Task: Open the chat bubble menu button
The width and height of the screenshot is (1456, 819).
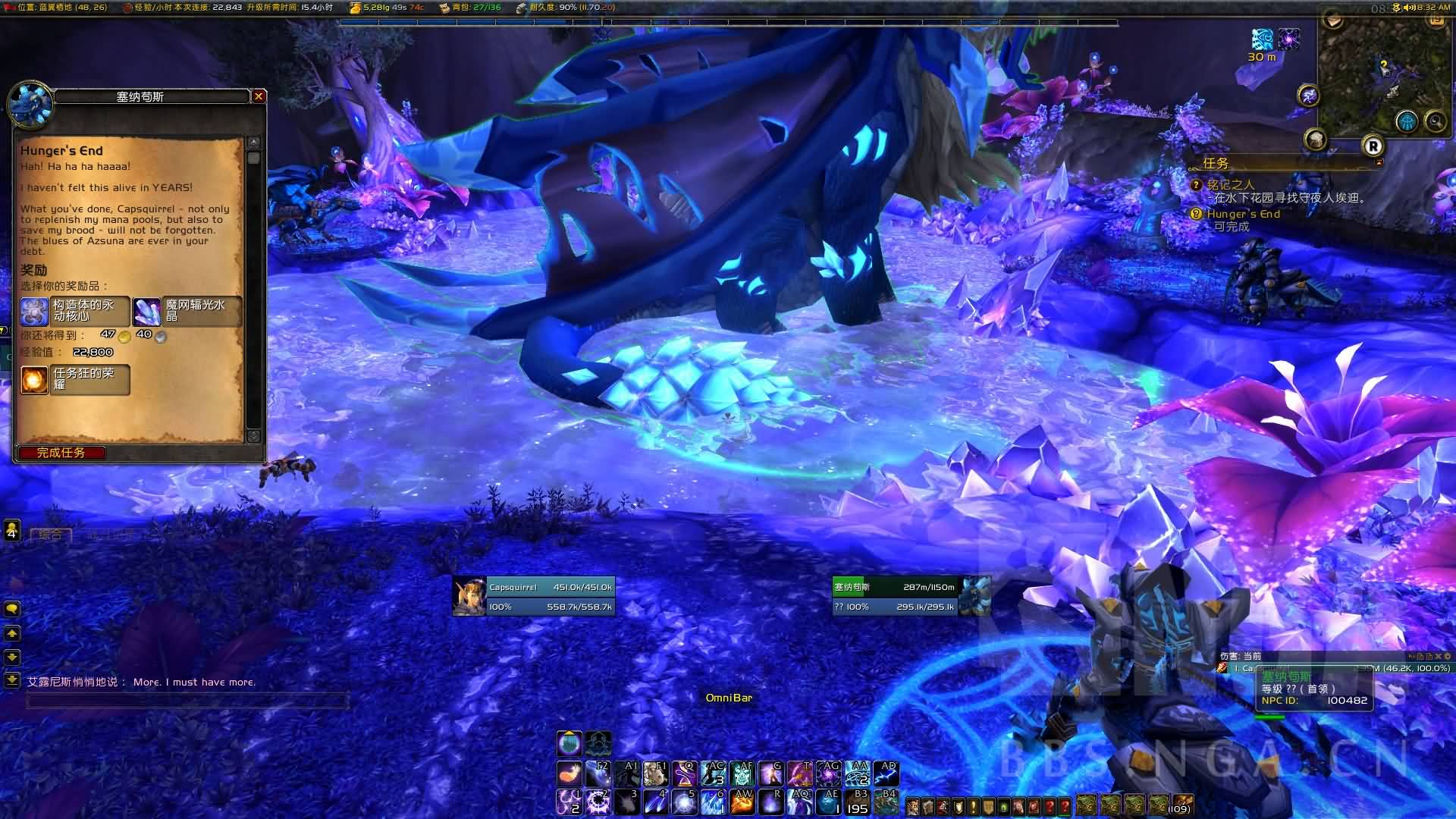Action: (12, 609)
